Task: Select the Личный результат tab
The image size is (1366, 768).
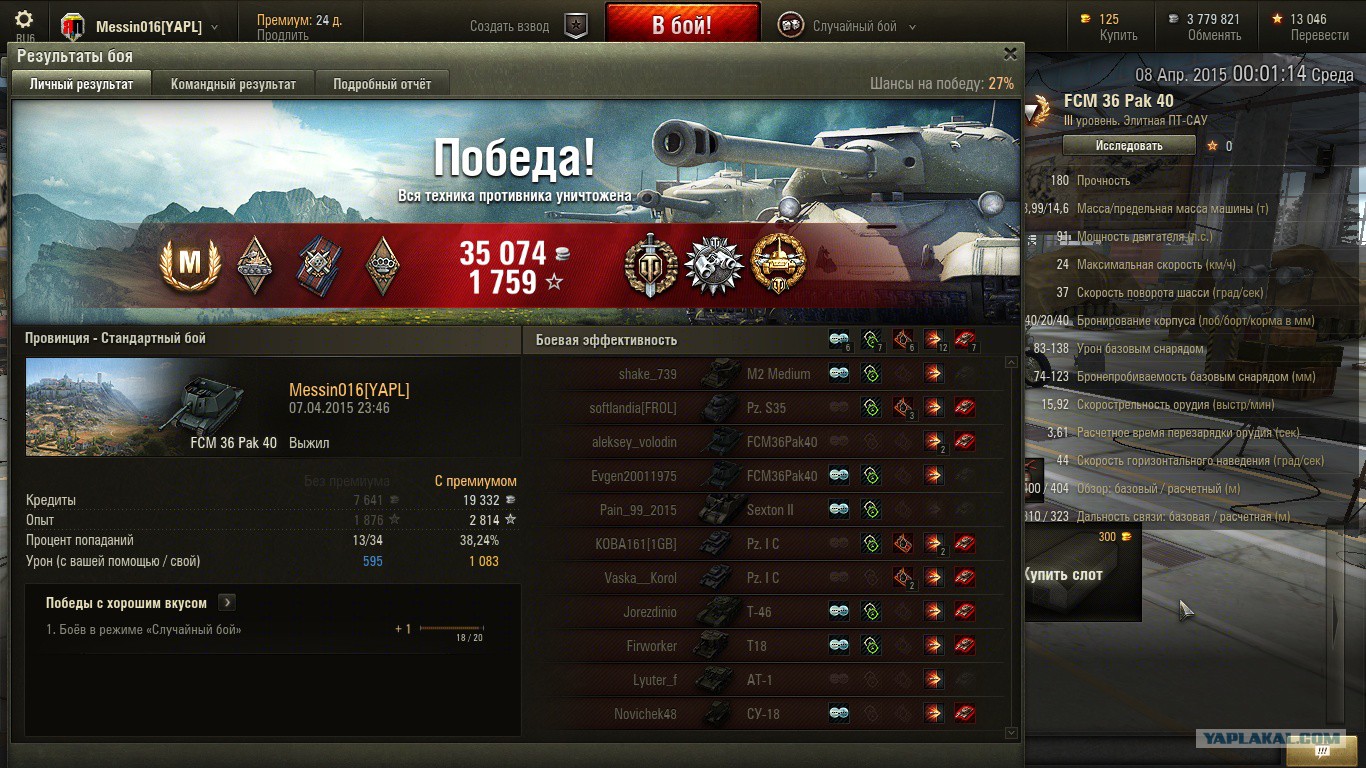Action: (x=81, y=84)
